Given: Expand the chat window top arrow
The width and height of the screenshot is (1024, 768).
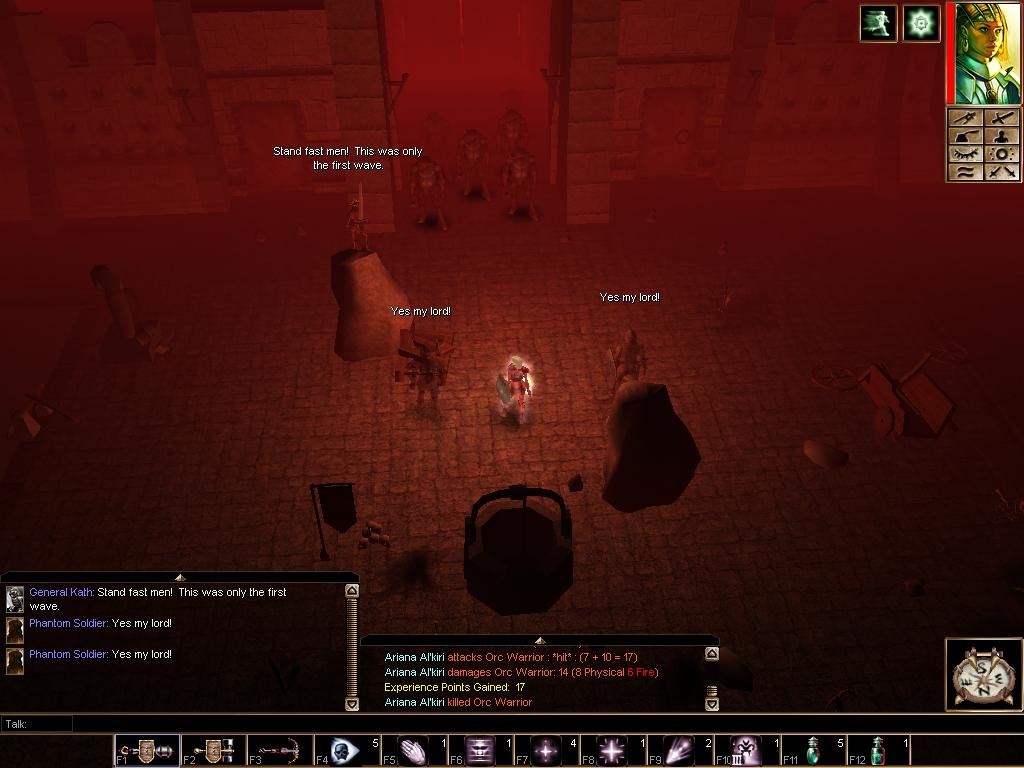Looking at the screenshot, I should 180,578.
